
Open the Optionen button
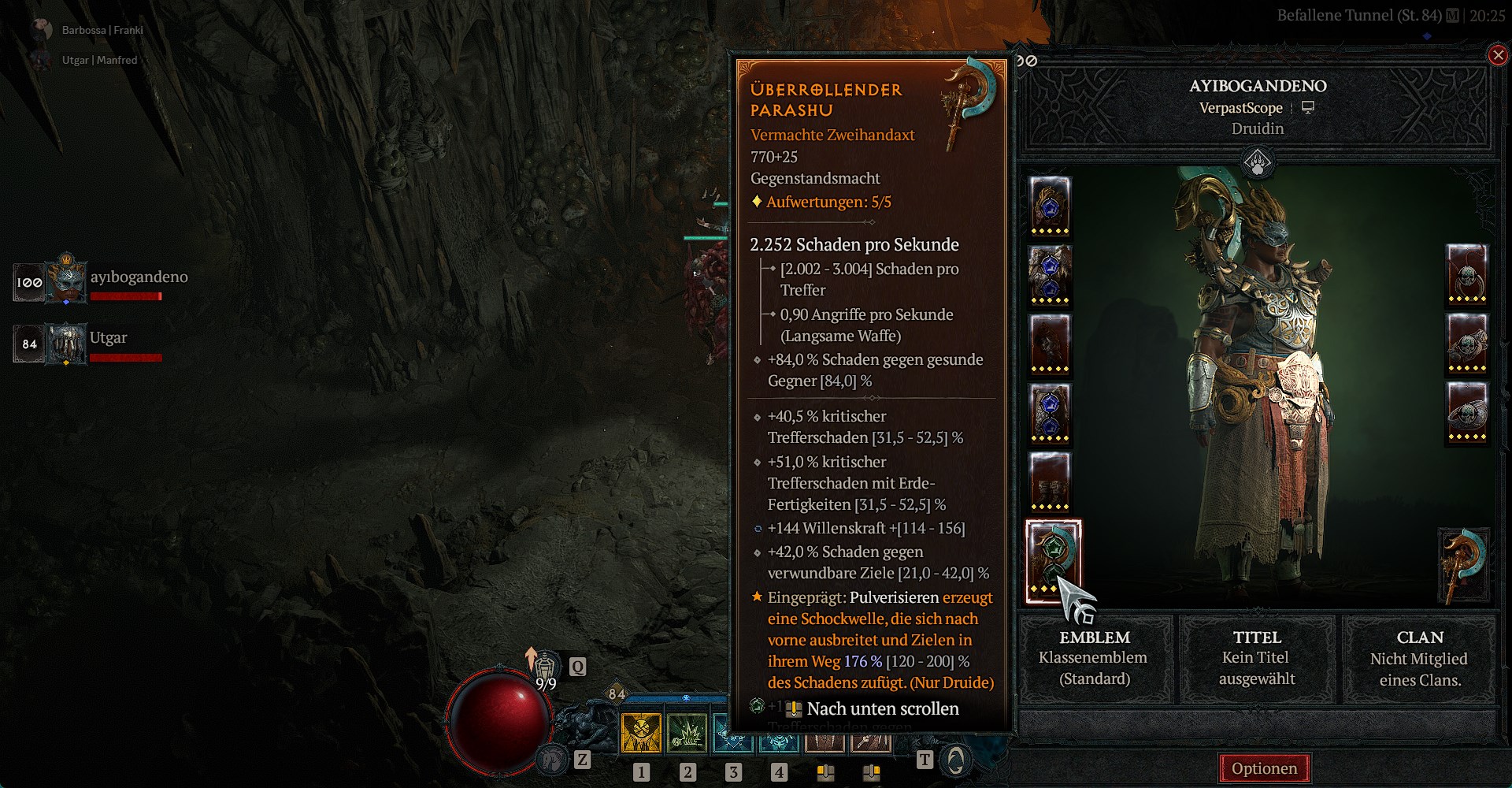[x=1264, y=768]
